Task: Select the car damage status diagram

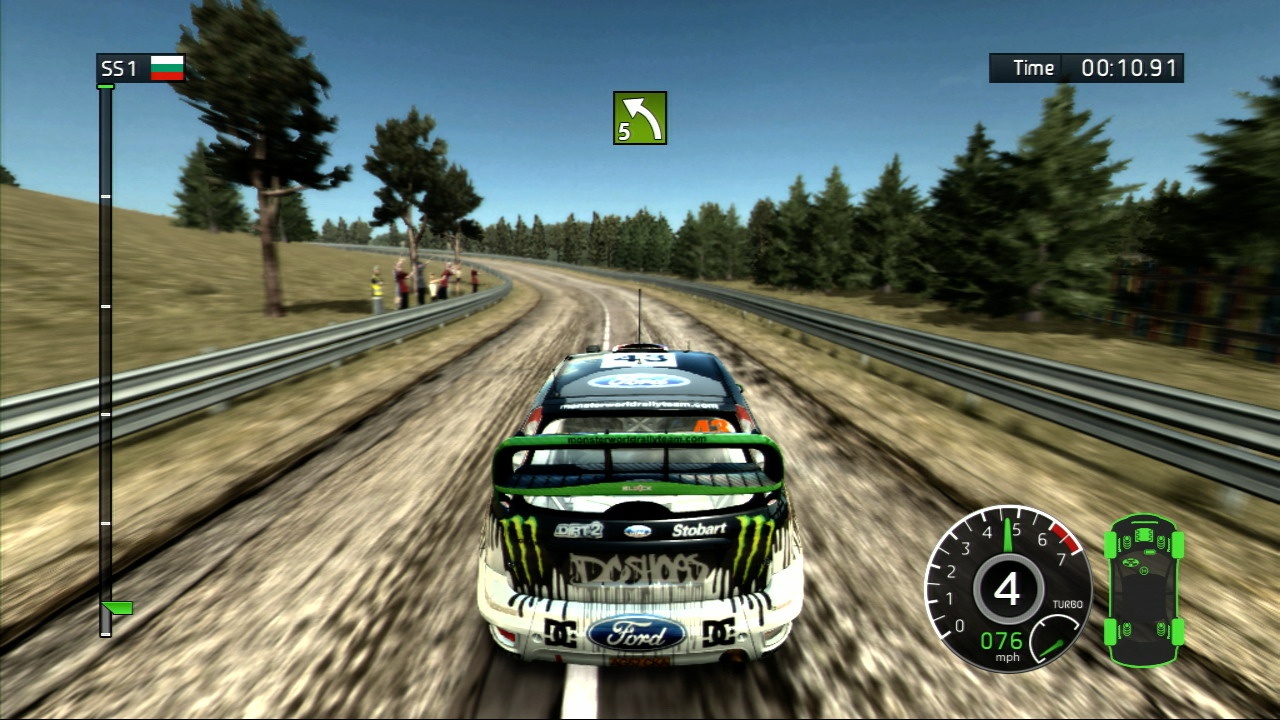Action: click(x=1144, y=590)
